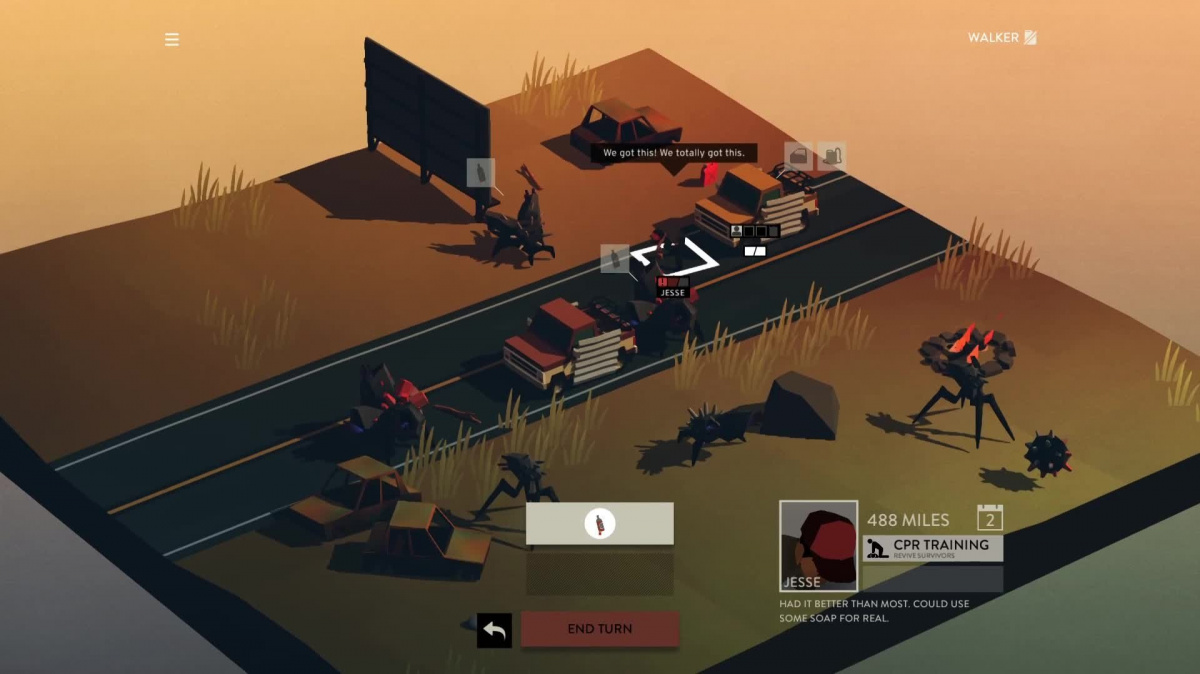The width and height of the screenshot is (1200, 674).
Task: Undo the last move with the arrow button
Action: point(494,630)
